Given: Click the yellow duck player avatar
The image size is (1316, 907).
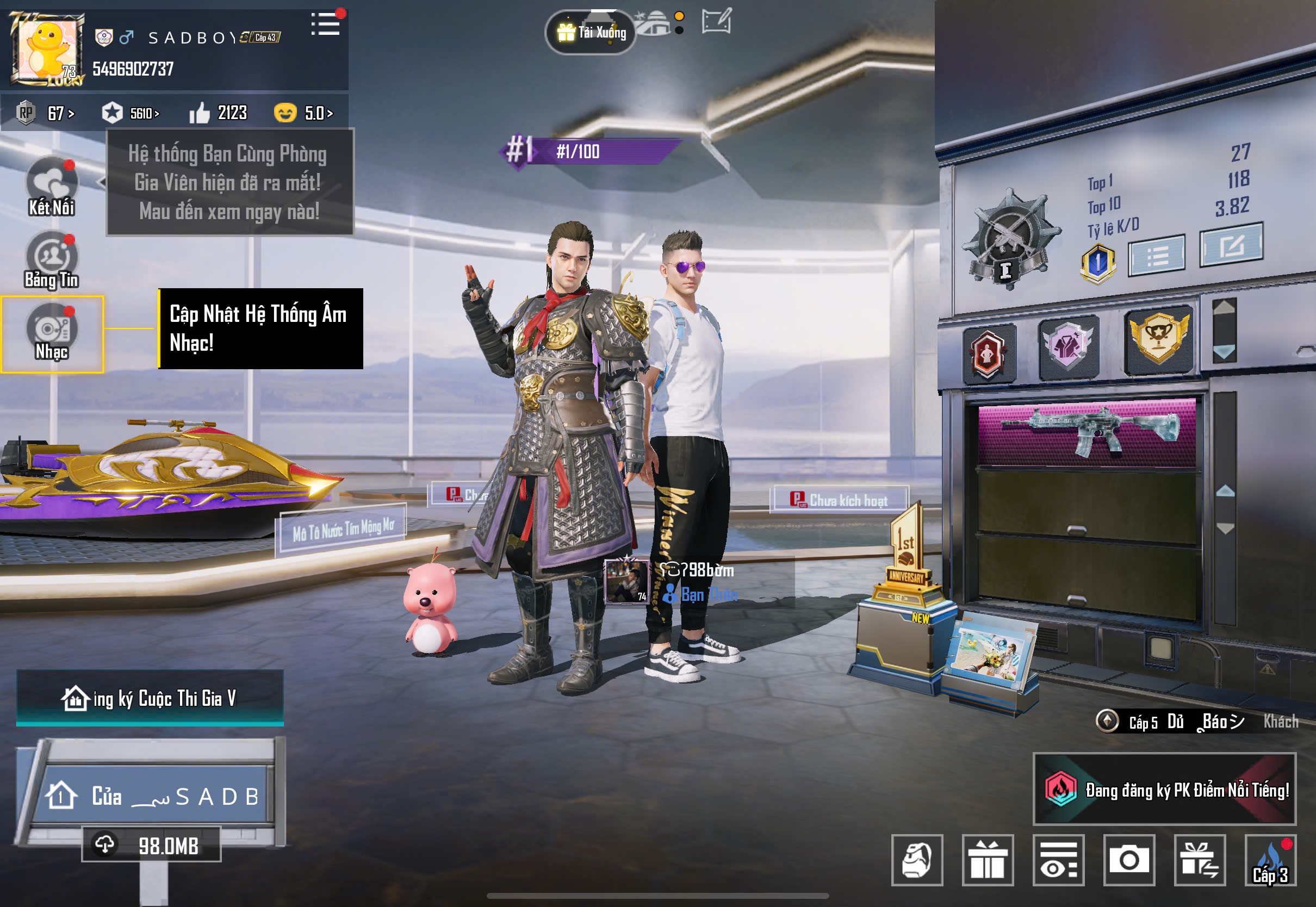Looking at the screenshot, I should tap(47, 49).
